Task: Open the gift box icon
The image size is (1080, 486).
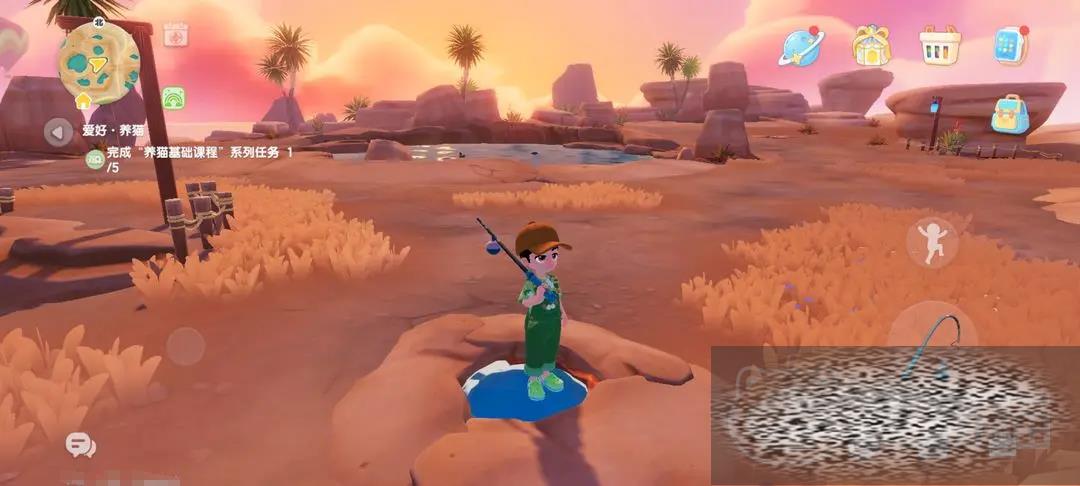Action: tap(871, 45)
